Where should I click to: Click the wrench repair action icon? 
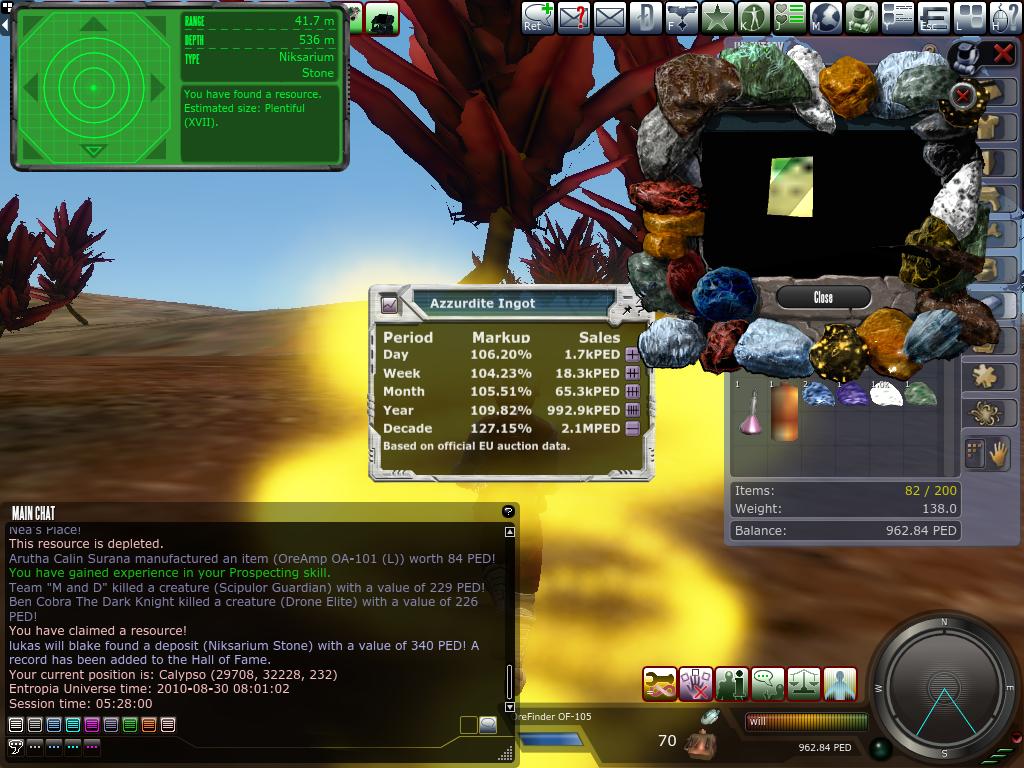(660, 684)
